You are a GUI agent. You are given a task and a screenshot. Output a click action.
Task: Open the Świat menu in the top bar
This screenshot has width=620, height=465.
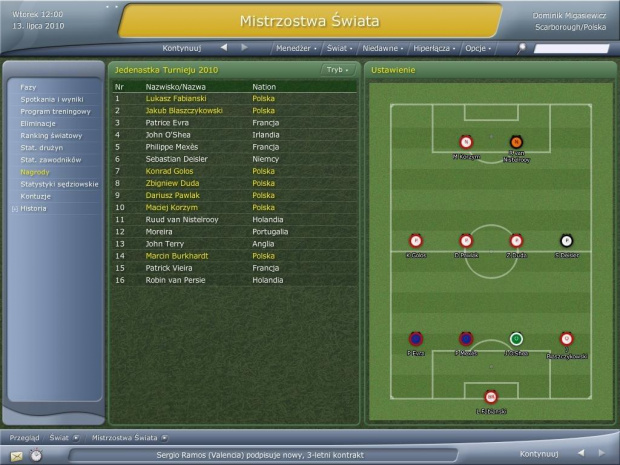click(x=338, y=47)
